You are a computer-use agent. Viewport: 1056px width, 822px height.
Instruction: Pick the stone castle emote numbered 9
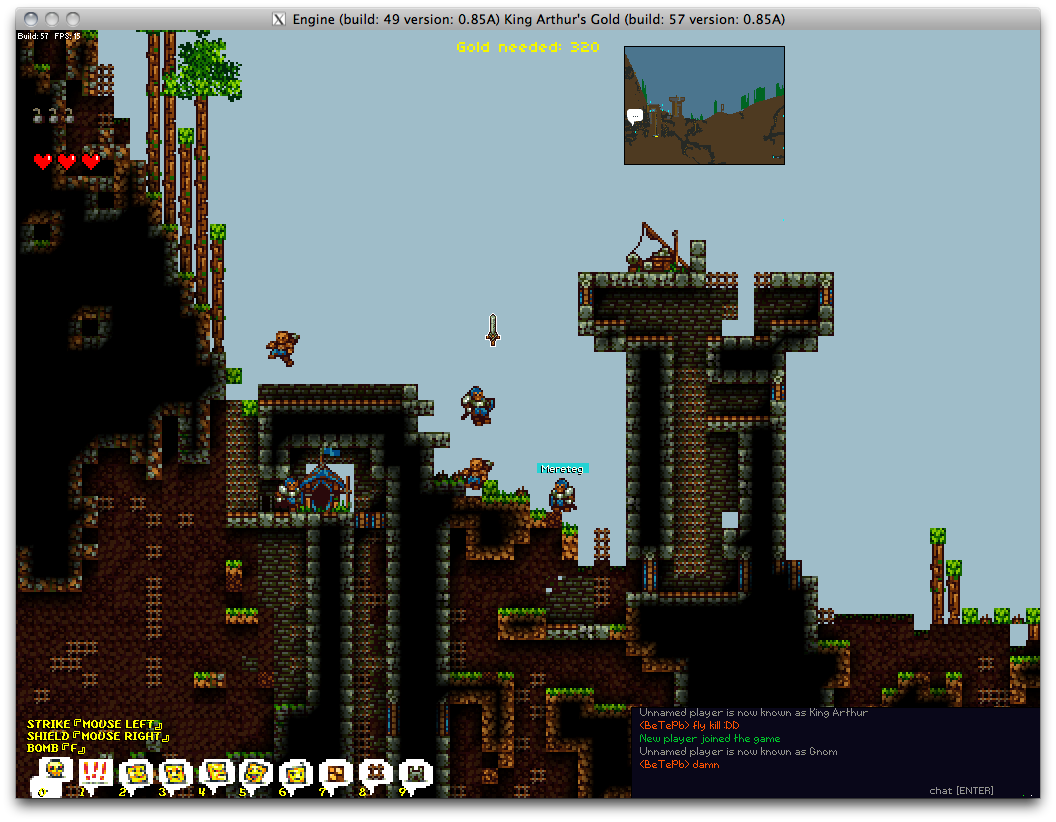415,772
